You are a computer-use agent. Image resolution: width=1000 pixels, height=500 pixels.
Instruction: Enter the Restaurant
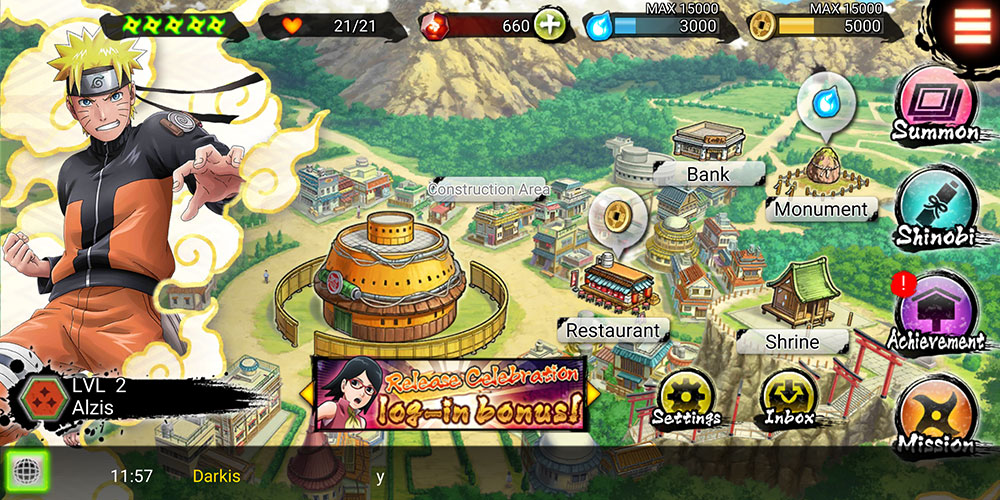613,330
